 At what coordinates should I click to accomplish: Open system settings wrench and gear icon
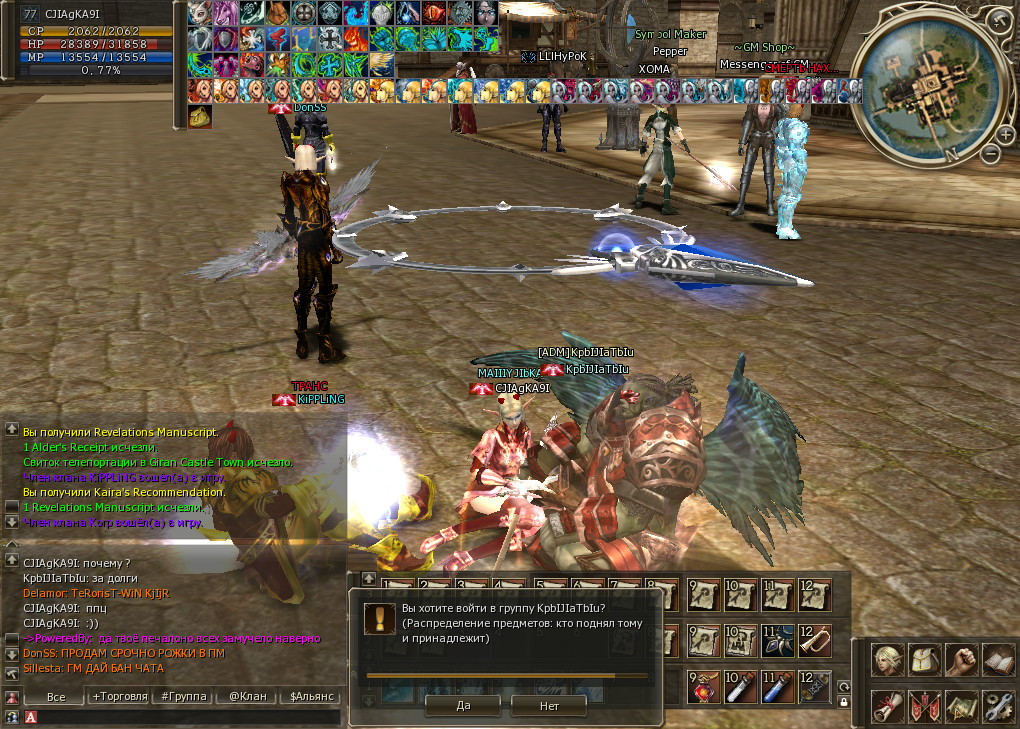[x=998, y=706]
